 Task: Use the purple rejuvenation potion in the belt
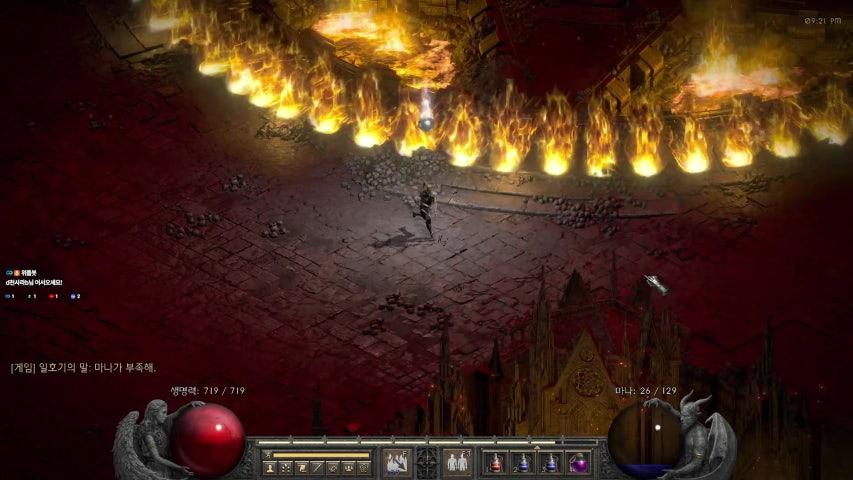pos(578,463)
